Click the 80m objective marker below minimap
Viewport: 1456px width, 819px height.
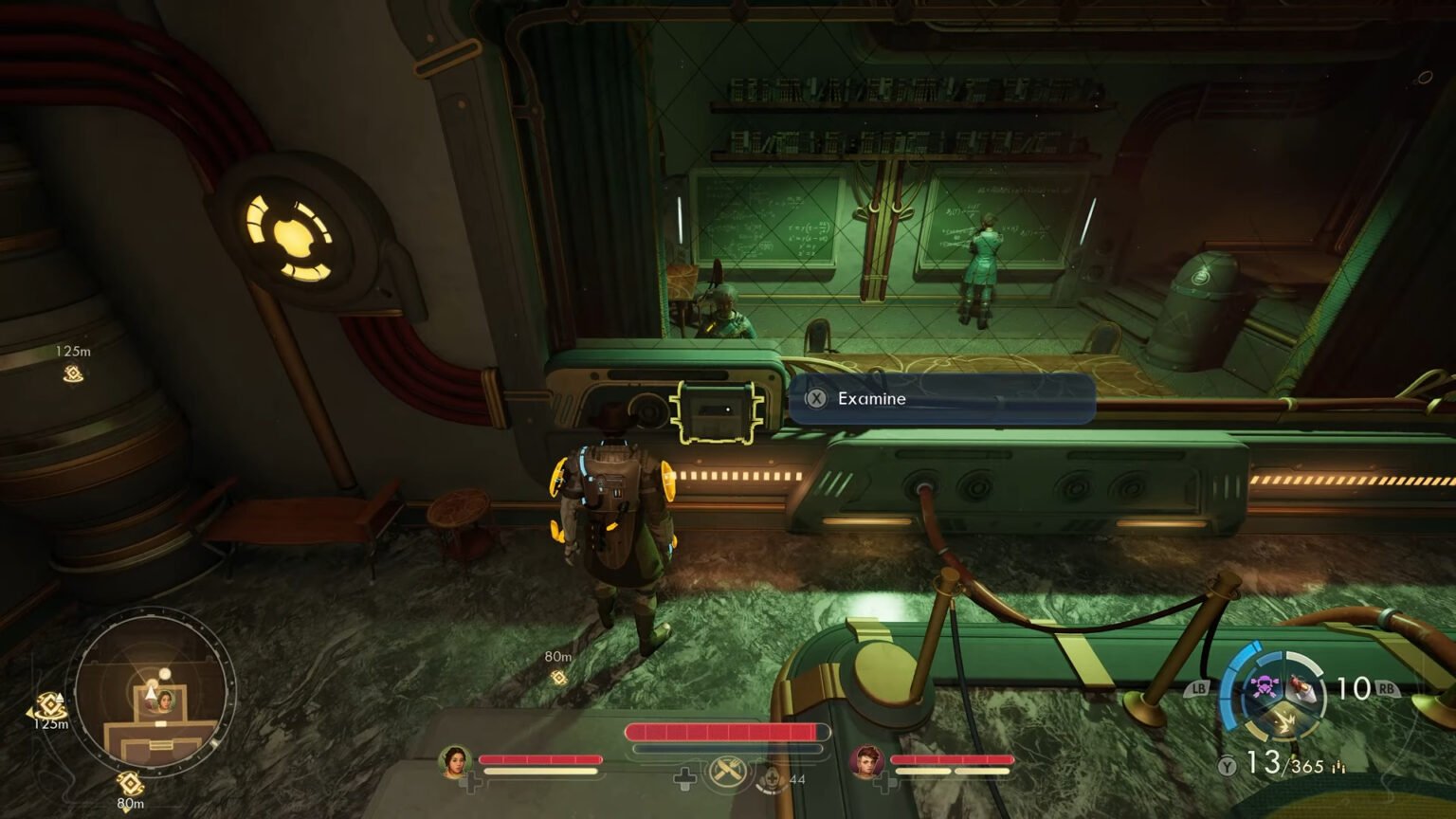129,784
